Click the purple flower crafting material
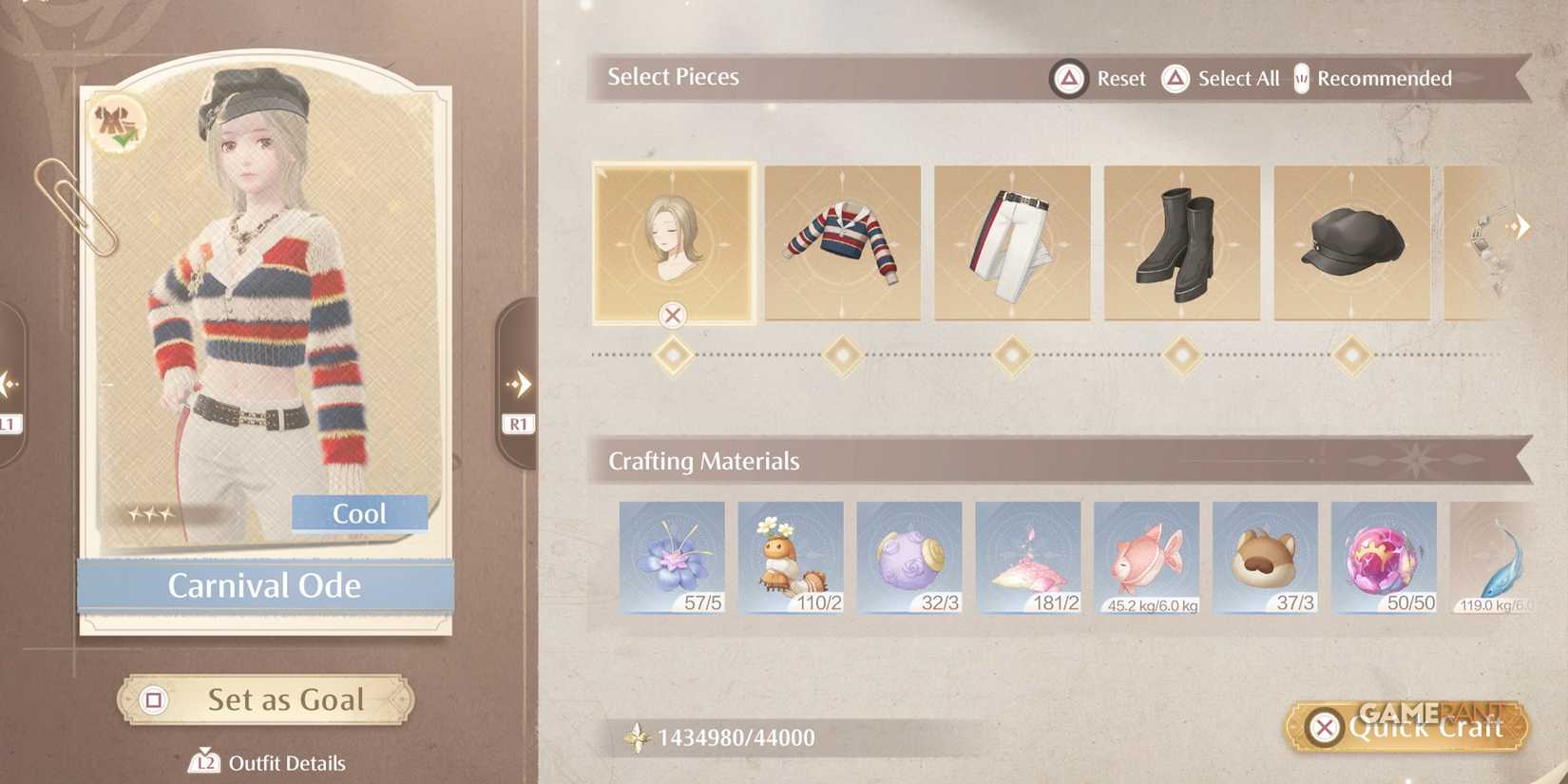 (672, 557)
